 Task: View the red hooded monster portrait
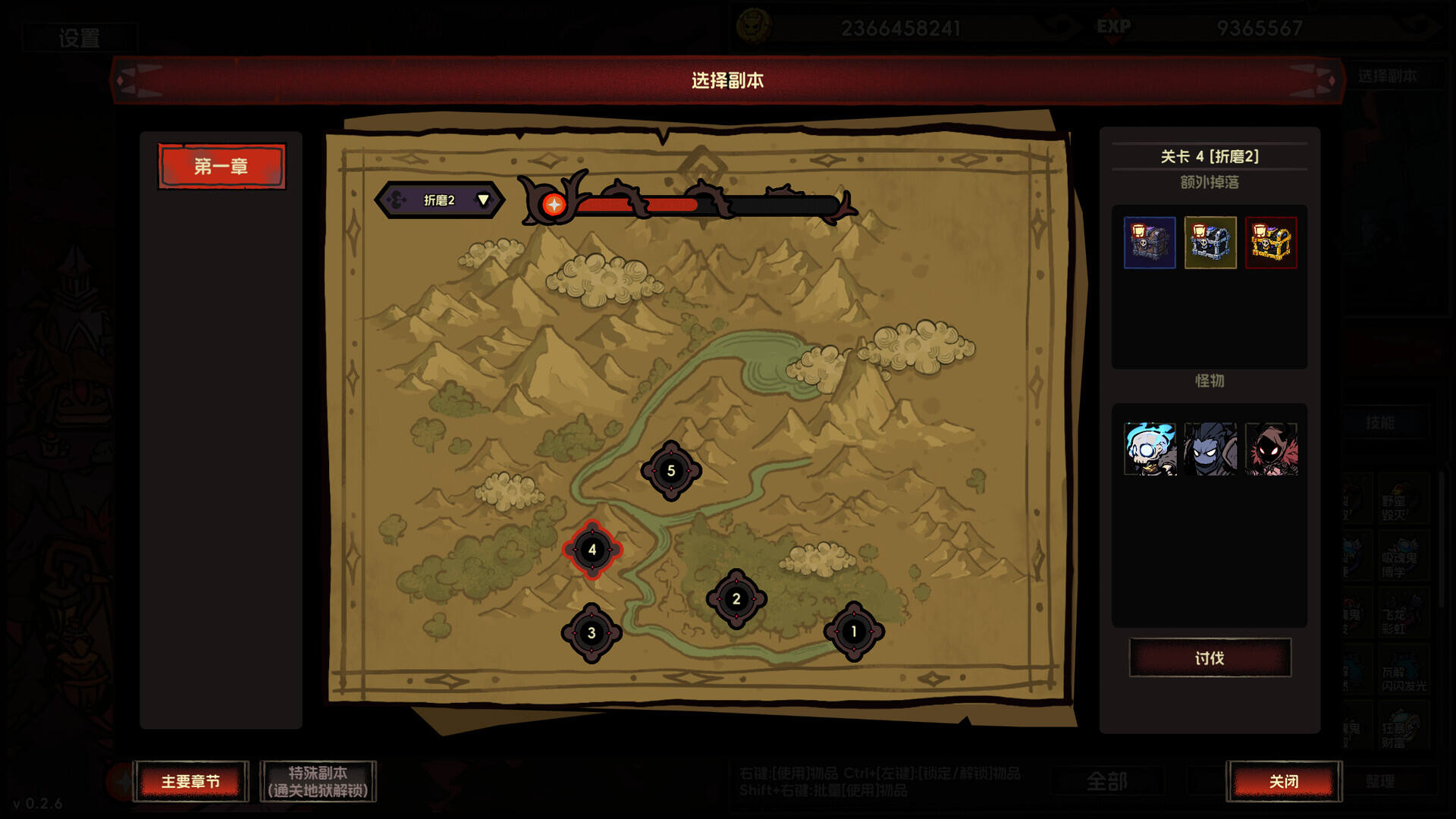click(x=1271, y=449)
